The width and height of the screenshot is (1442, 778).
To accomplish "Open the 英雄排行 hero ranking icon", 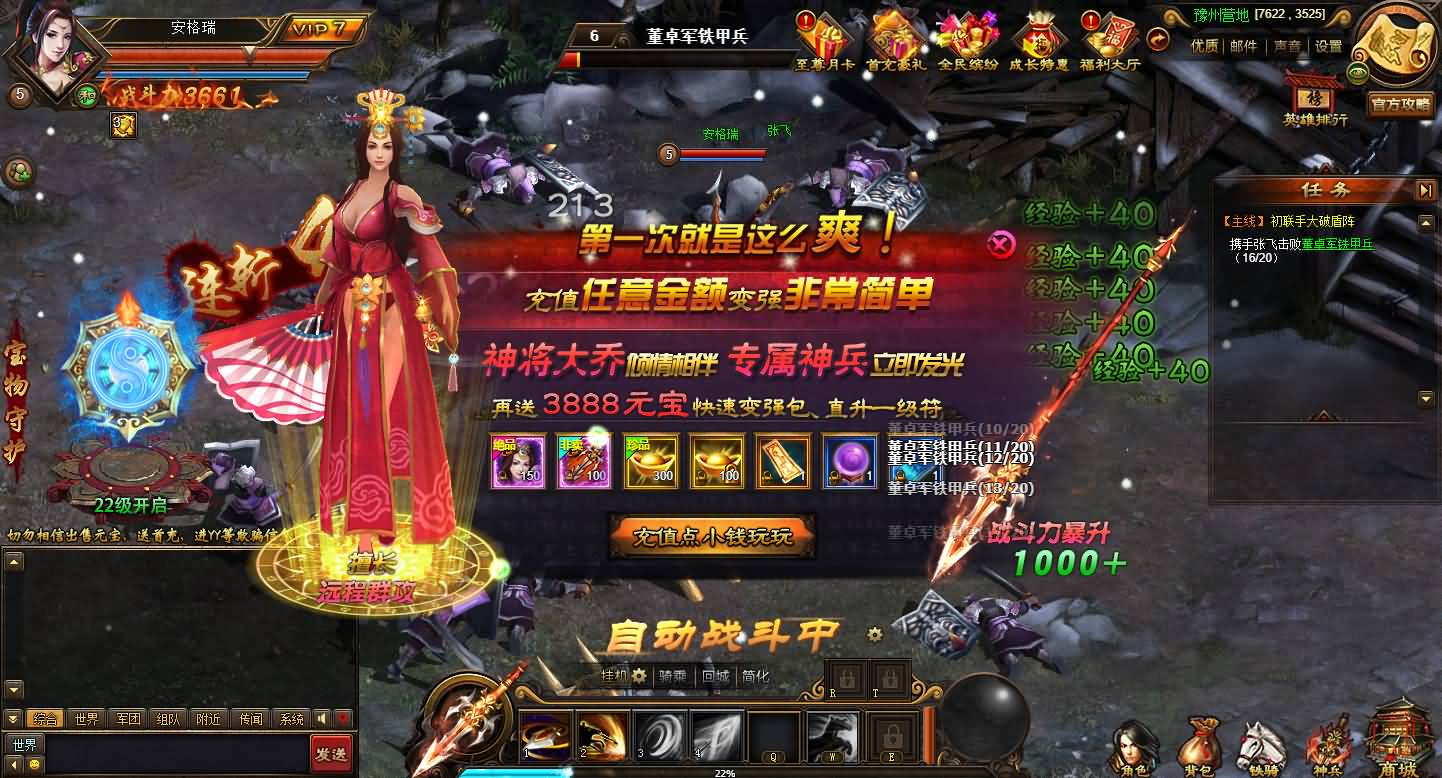I will click(x=1314, y=99).
